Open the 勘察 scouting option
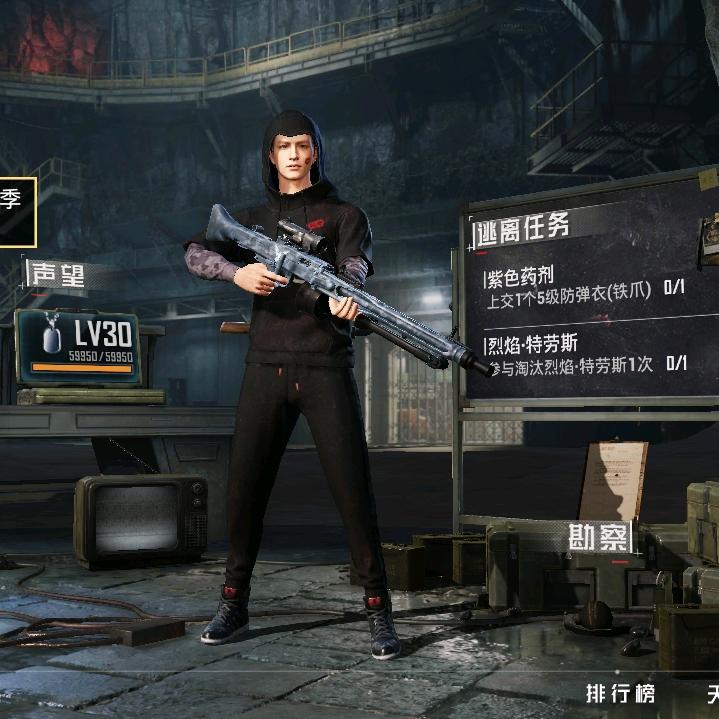The height and width of the screenshot is (719, 719). tap(599, 537)
